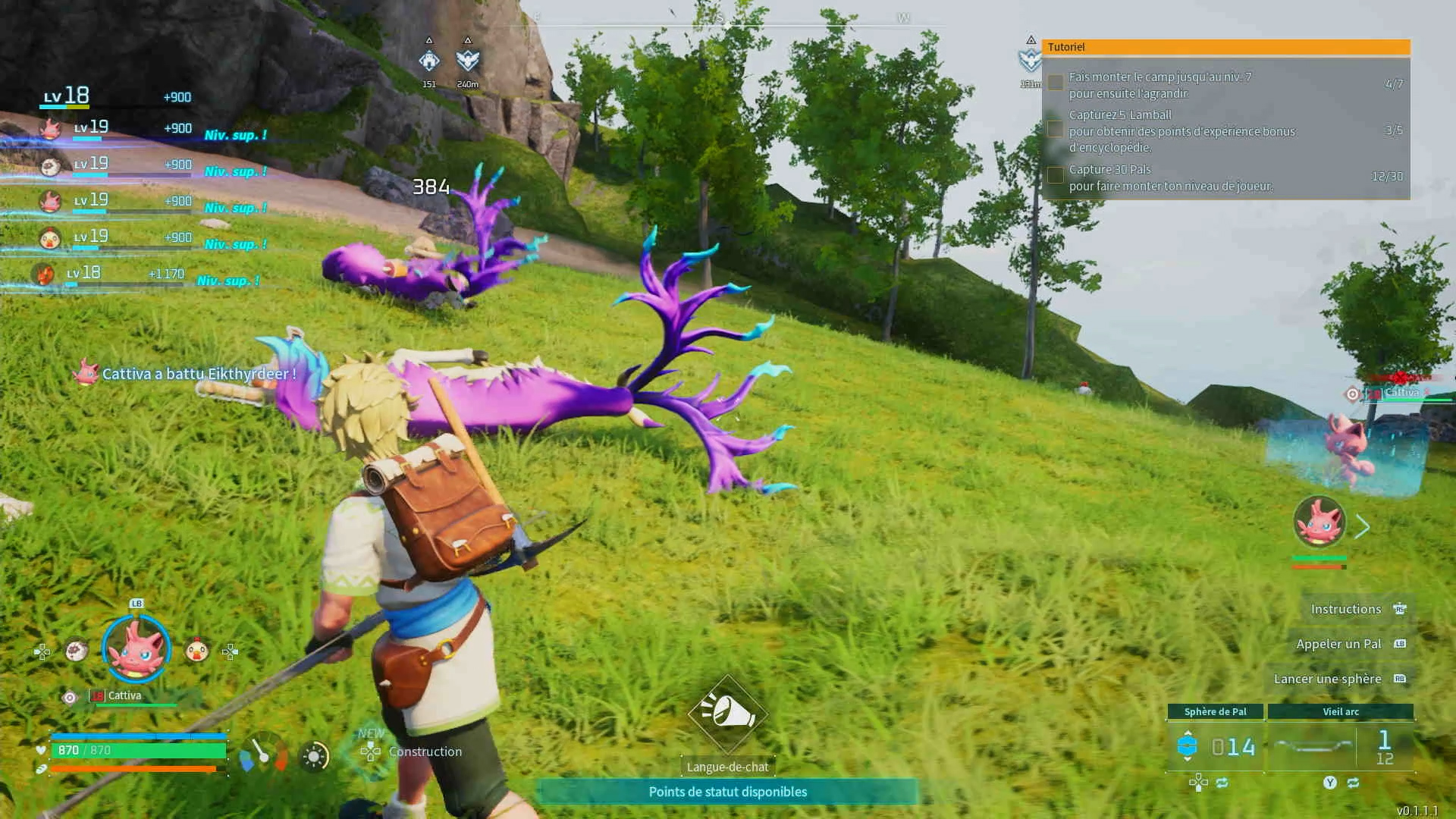1456x819 pixels.
Task: Click the Tutoriel panel header
Action: [1225, 47]
